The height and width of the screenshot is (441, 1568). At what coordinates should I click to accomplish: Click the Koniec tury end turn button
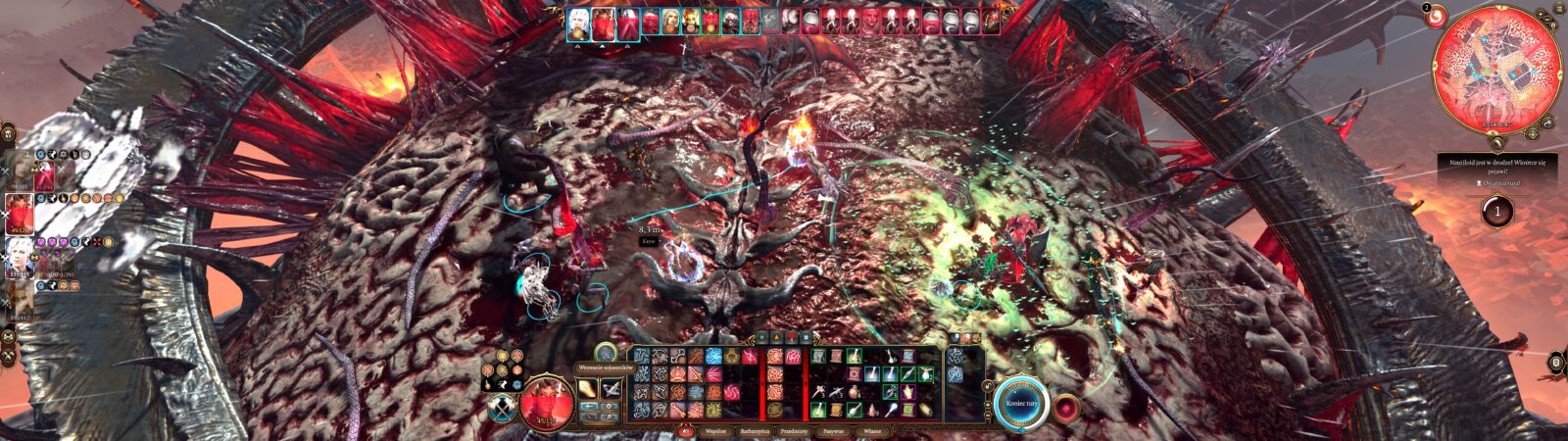[x=1022, y=401]
